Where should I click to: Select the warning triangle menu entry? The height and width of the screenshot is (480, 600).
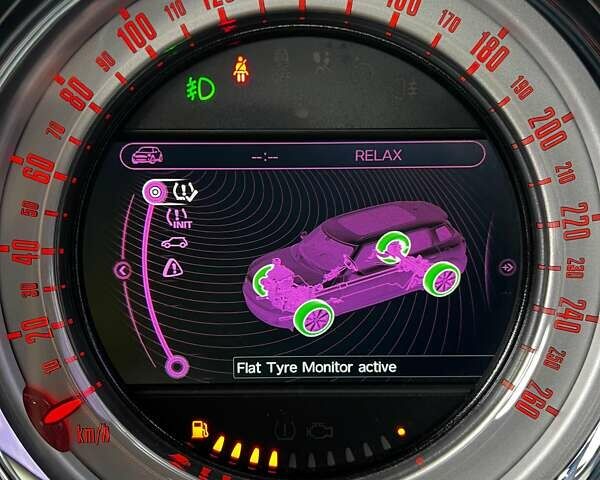coord(173,267)
